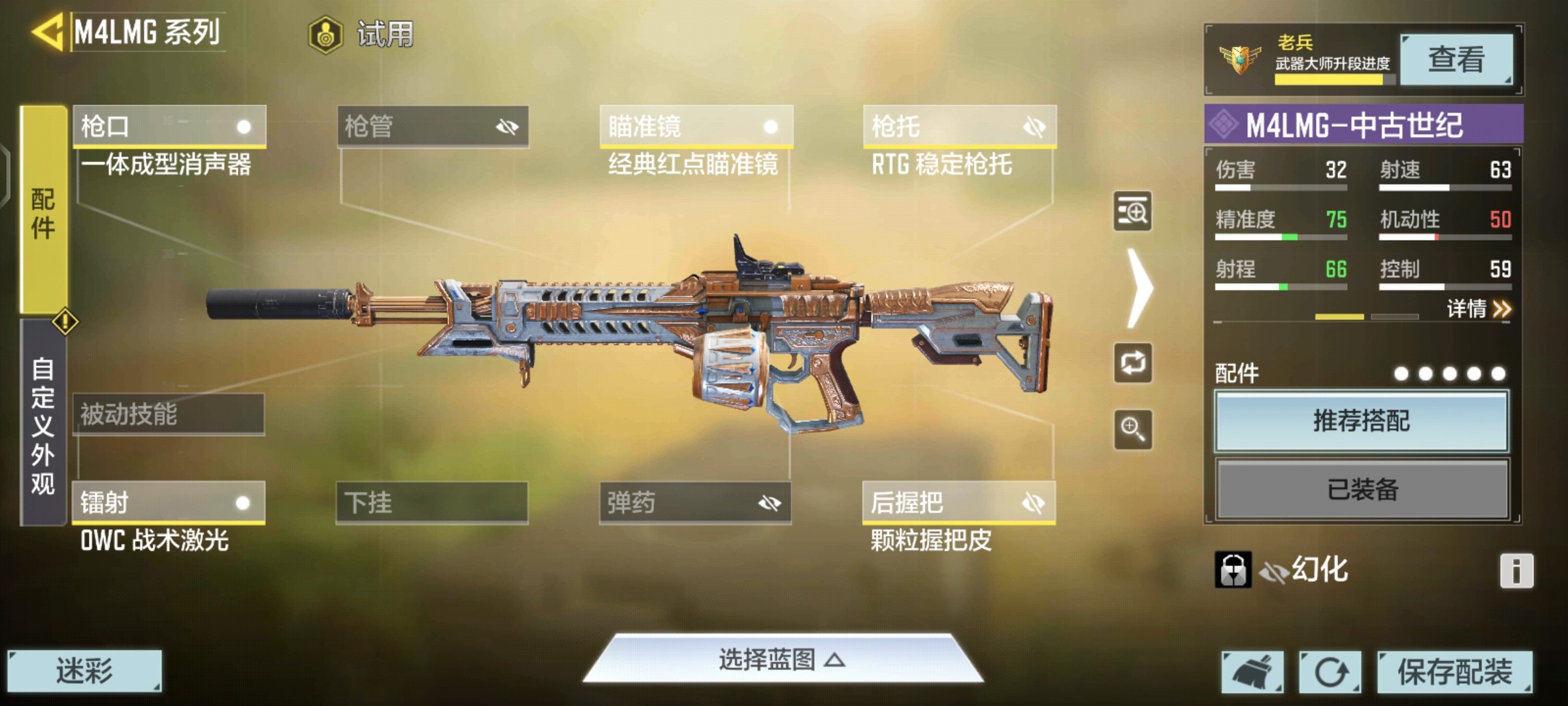The height and width of the screenshot is (706, 1568).
Task: Click the magnifying glass zoom icon
Action: pos(1133,429)
